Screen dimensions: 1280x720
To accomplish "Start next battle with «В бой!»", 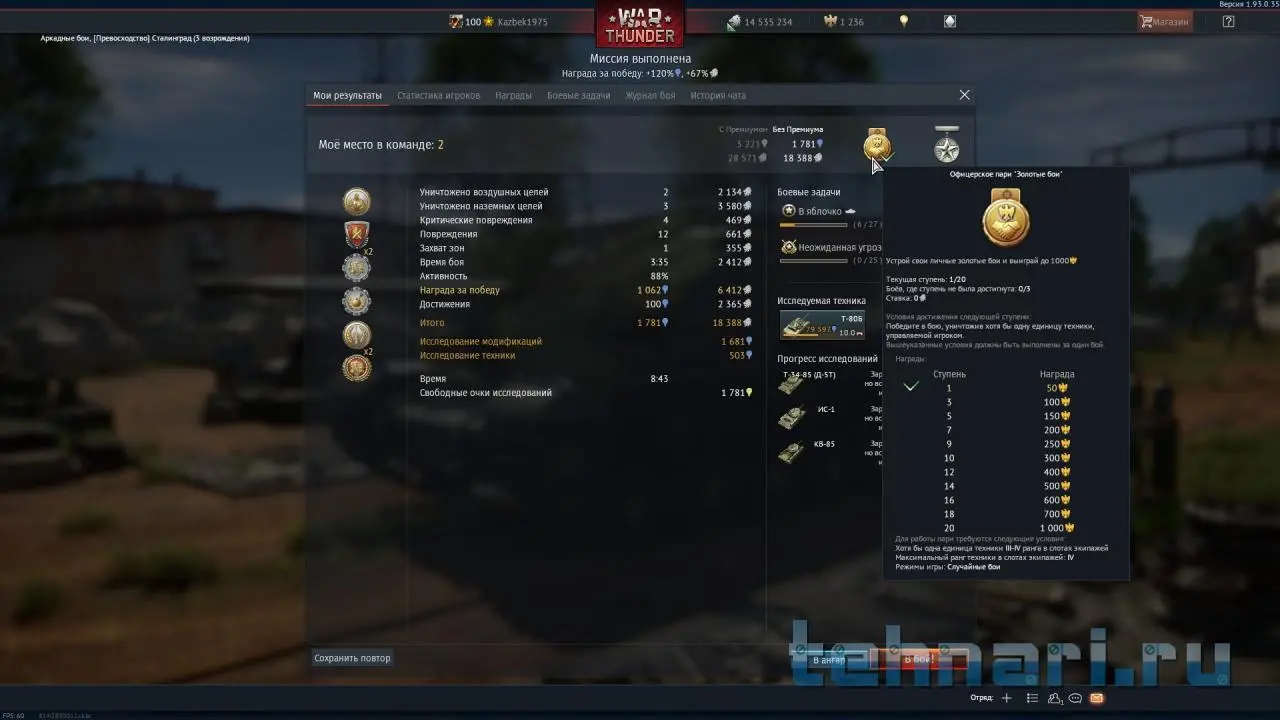I will (x=918, y=660).
